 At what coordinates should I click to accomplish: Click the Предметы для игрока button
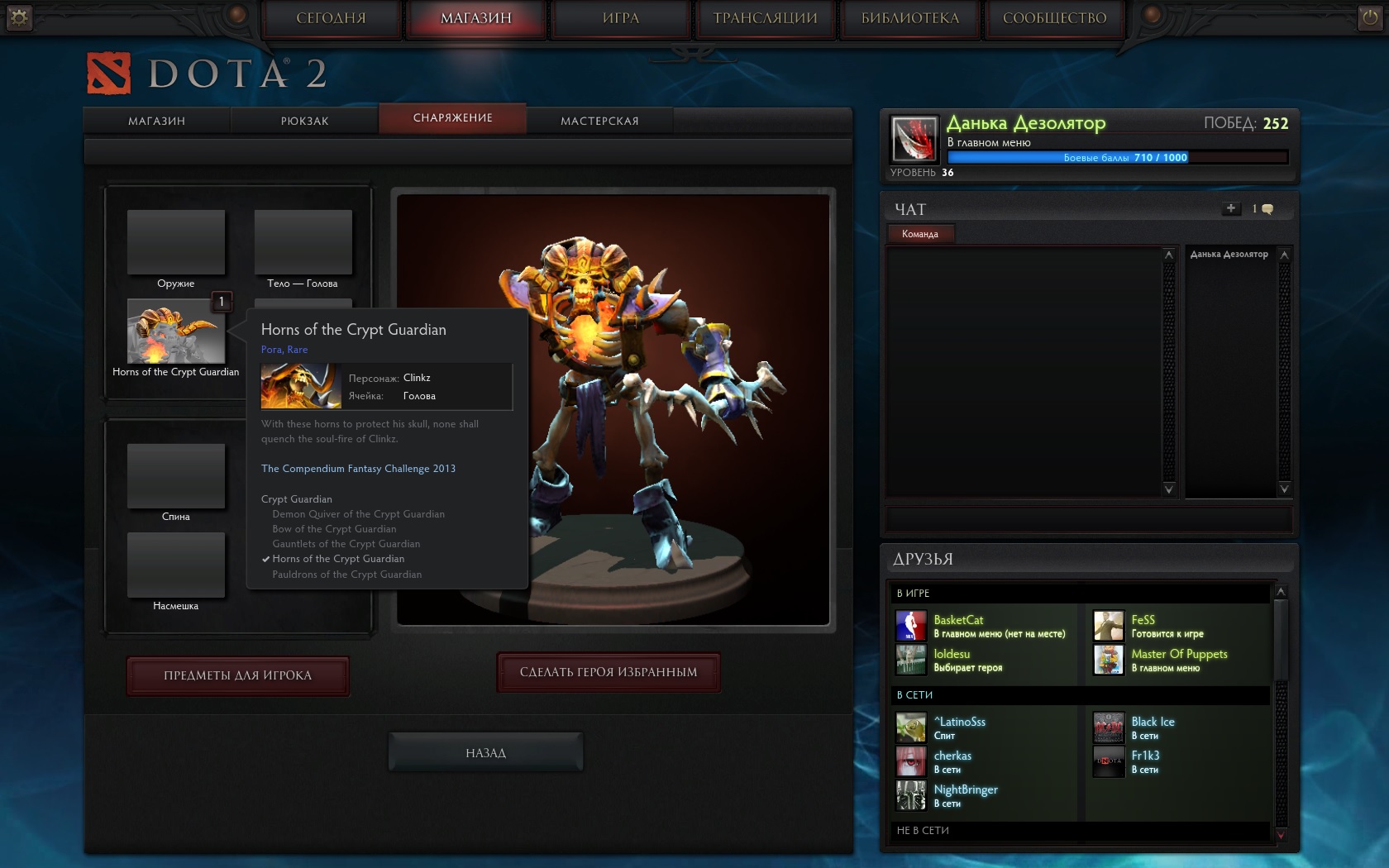(x=237, y=675)
